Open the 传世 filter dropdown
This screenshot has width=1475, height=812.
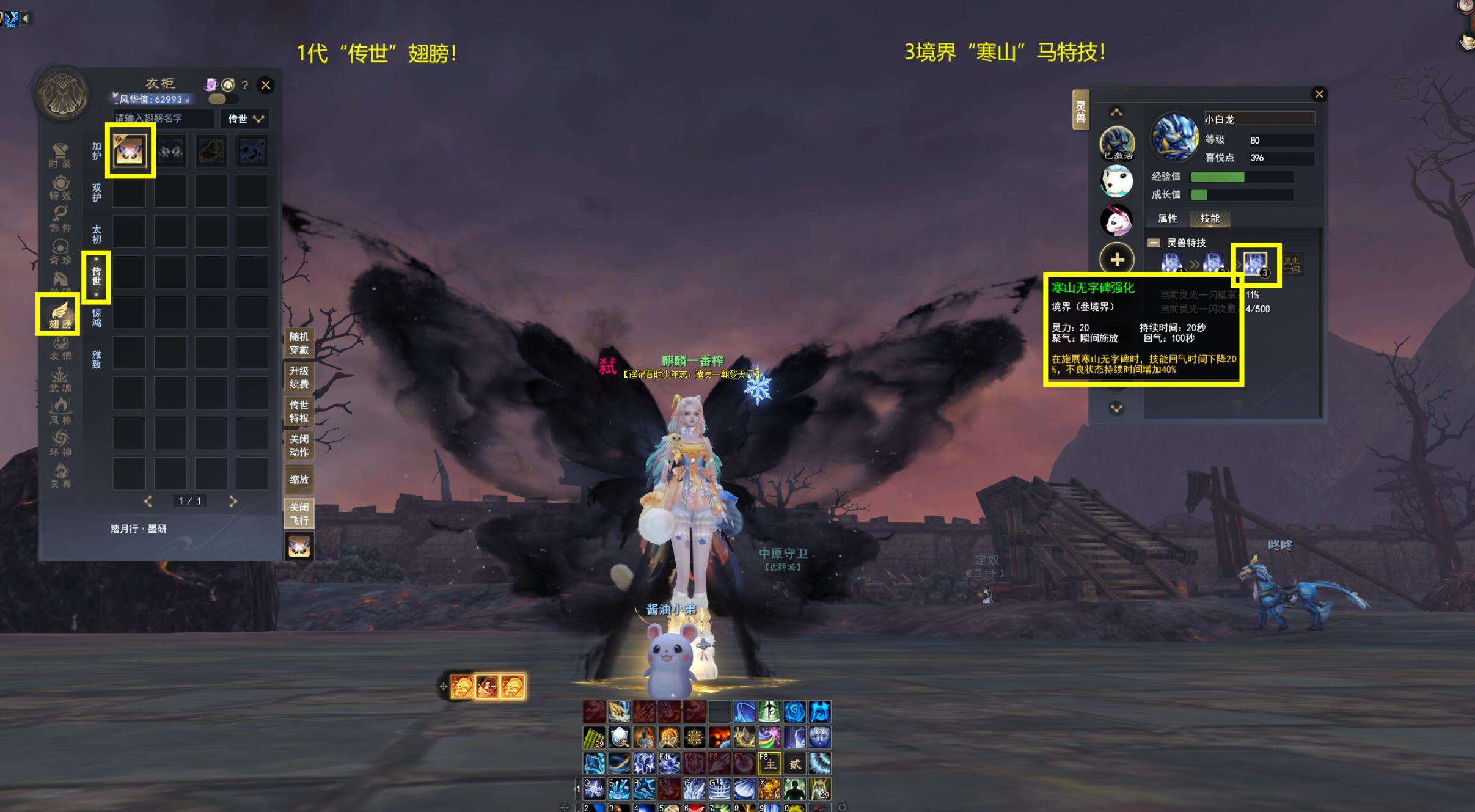[245, 119]
